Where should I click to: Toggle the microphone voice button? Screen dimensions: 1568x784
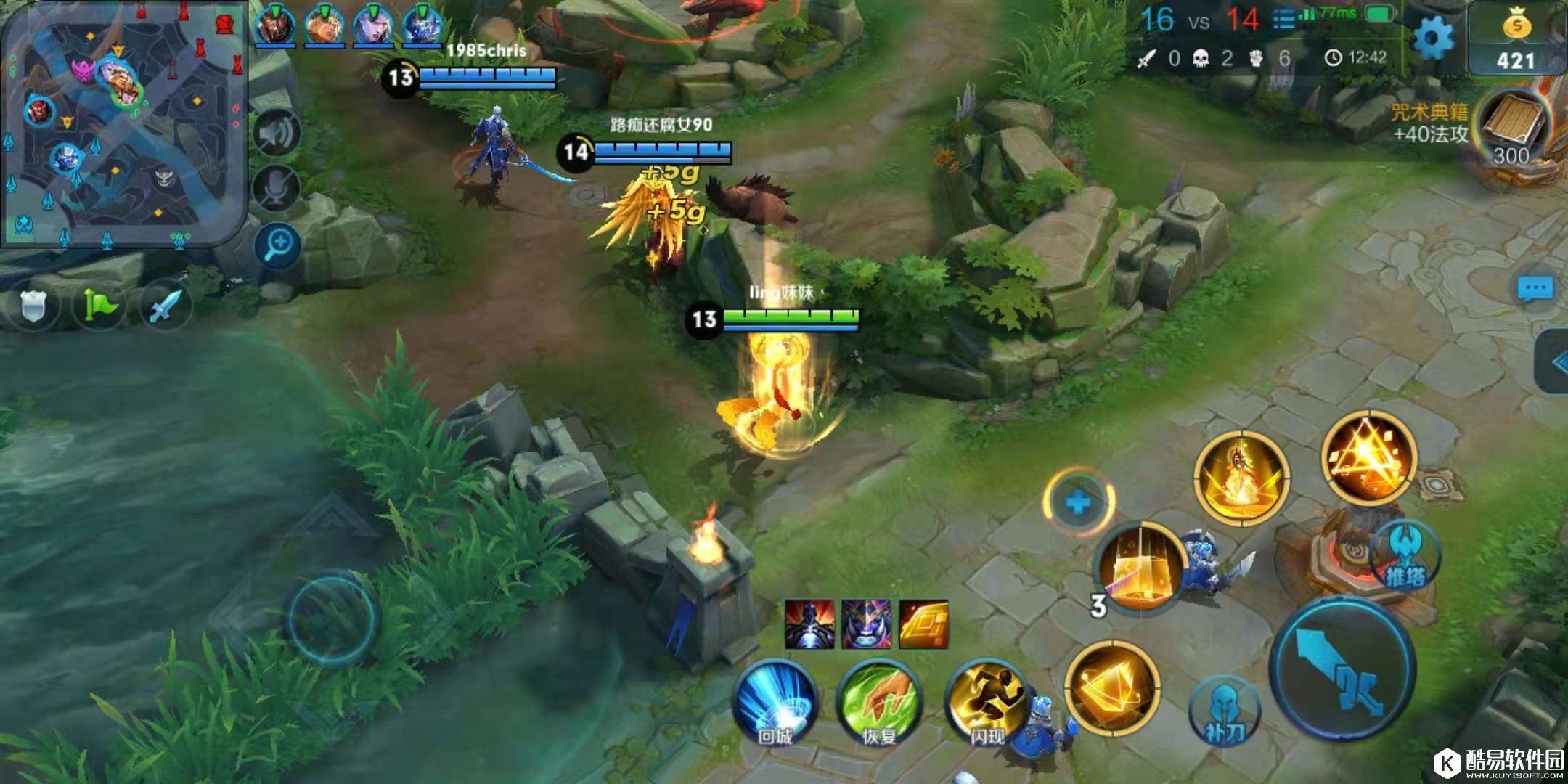(x=277, y=187)
